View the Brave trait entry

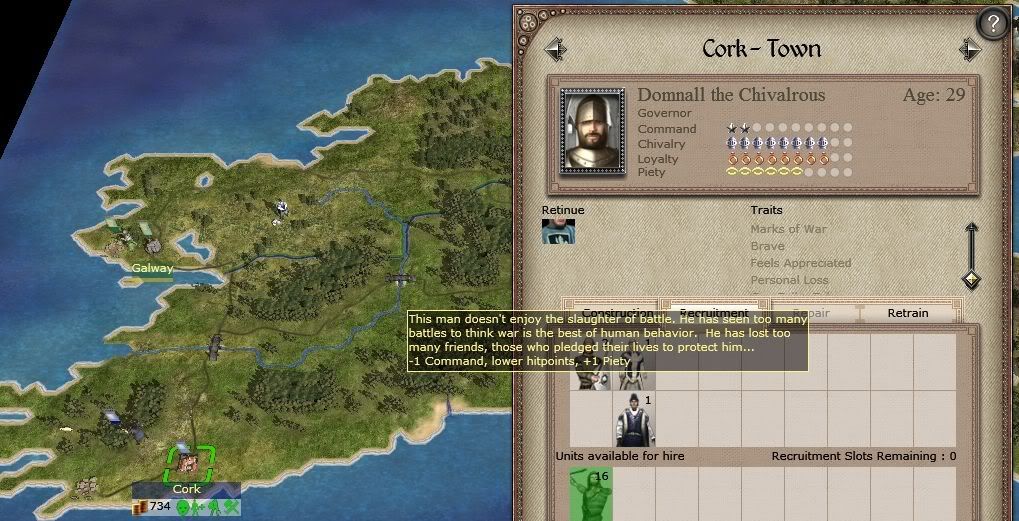[767, 246]
